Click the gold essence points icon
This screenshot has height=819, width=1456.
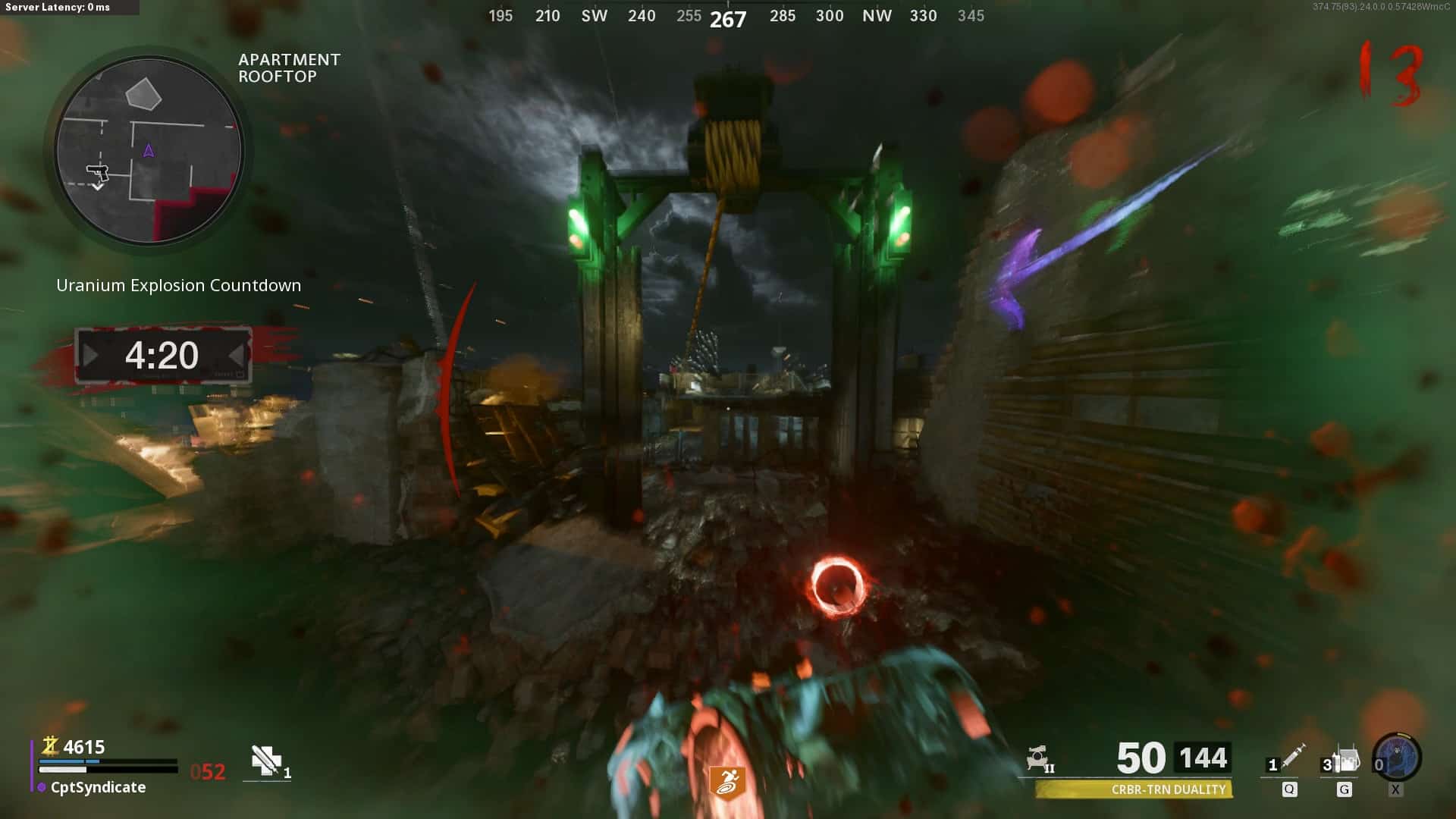tap(50, 746)
